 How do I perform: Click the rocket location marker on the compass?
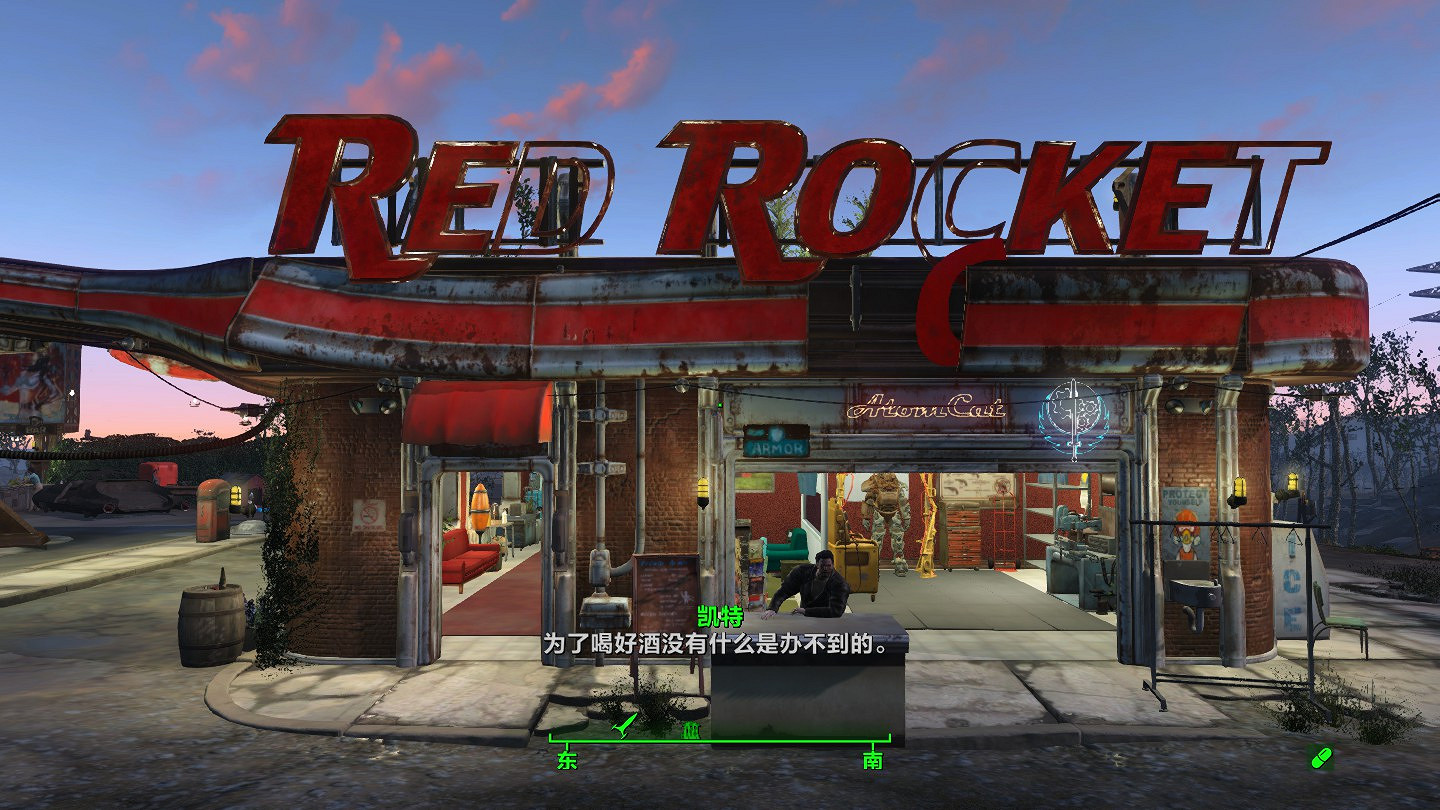[x=626, y=724]
